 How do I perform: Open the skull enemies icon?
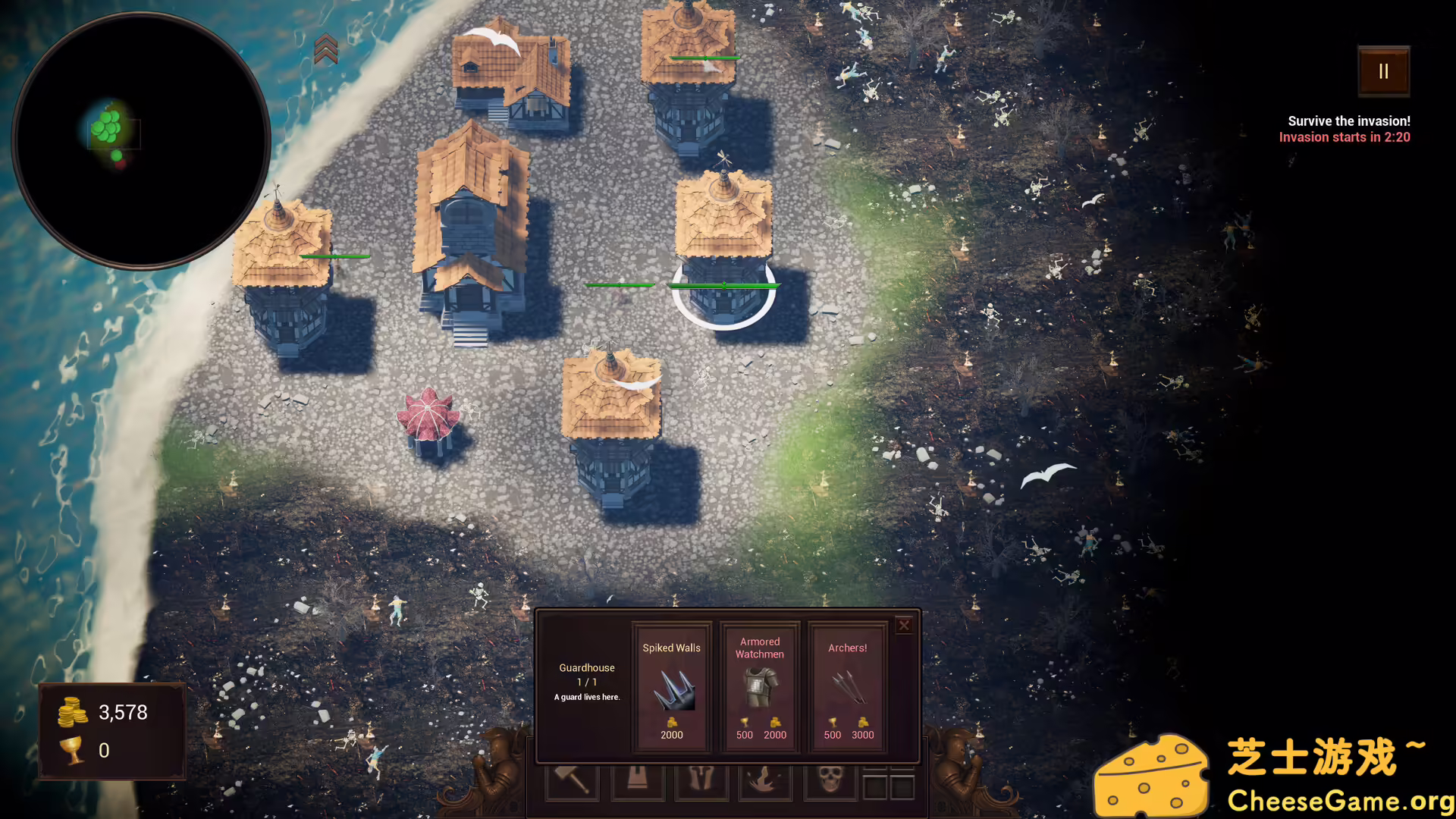(830, 781)
